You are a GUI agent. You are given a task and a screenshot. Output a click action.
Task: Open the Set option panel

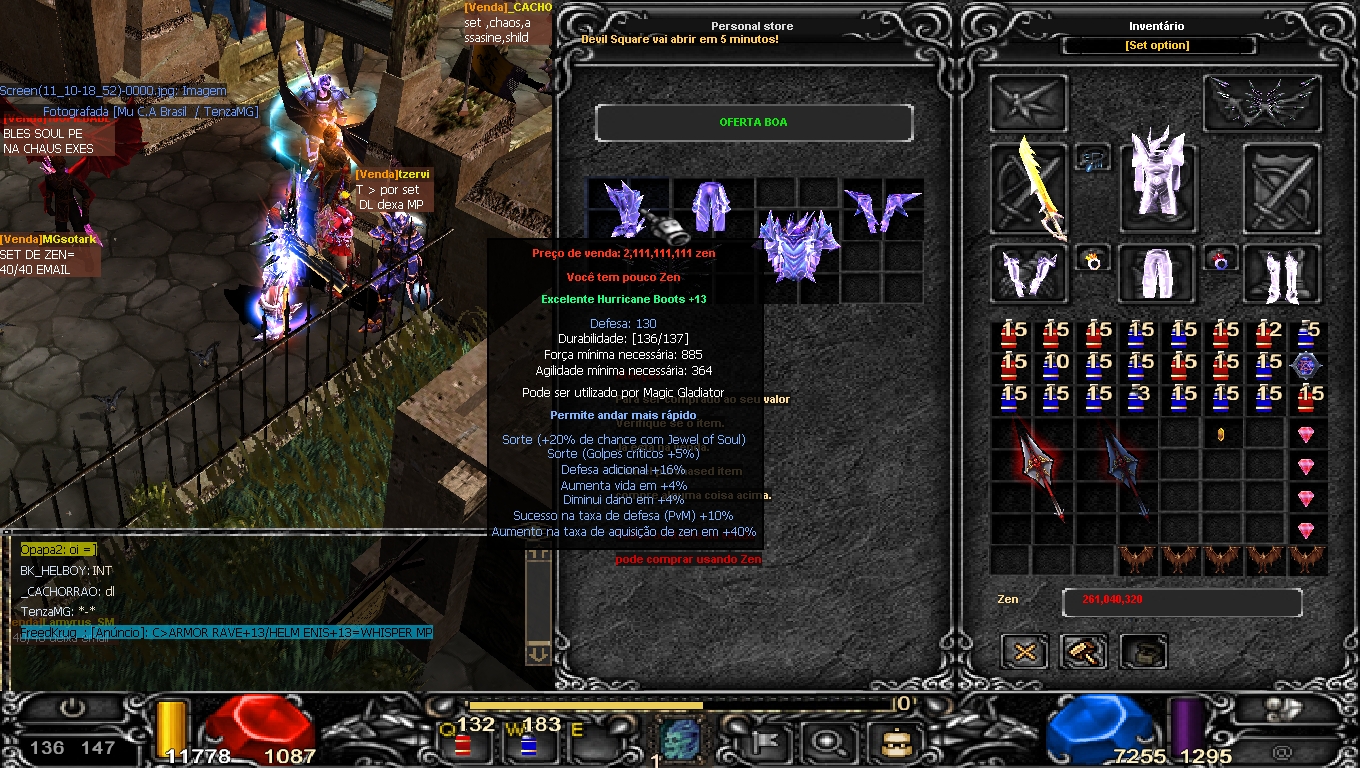coord(1157,45)
